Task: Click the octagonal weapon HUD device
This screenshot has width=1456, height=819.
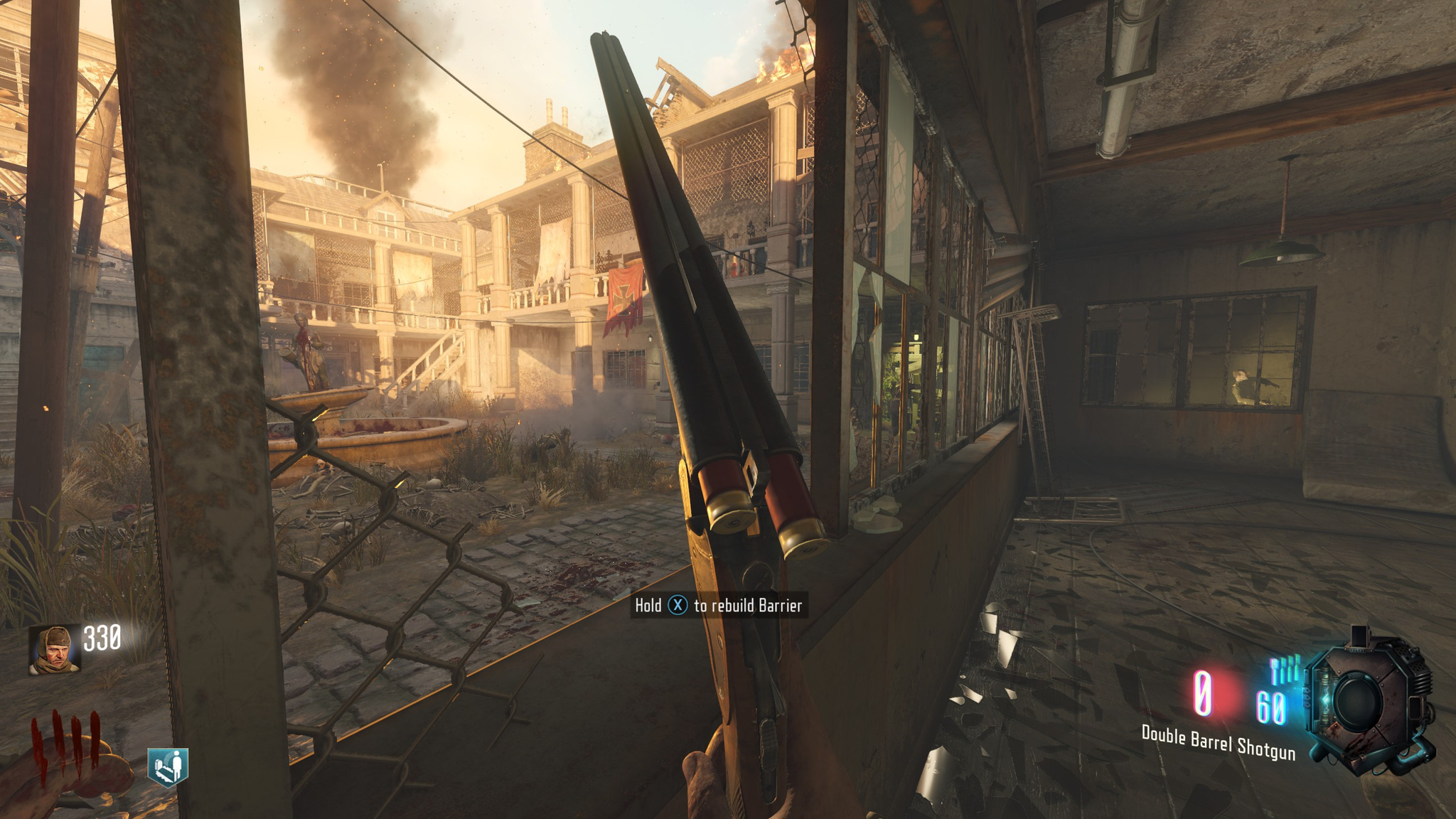Action: point(1368,701)
